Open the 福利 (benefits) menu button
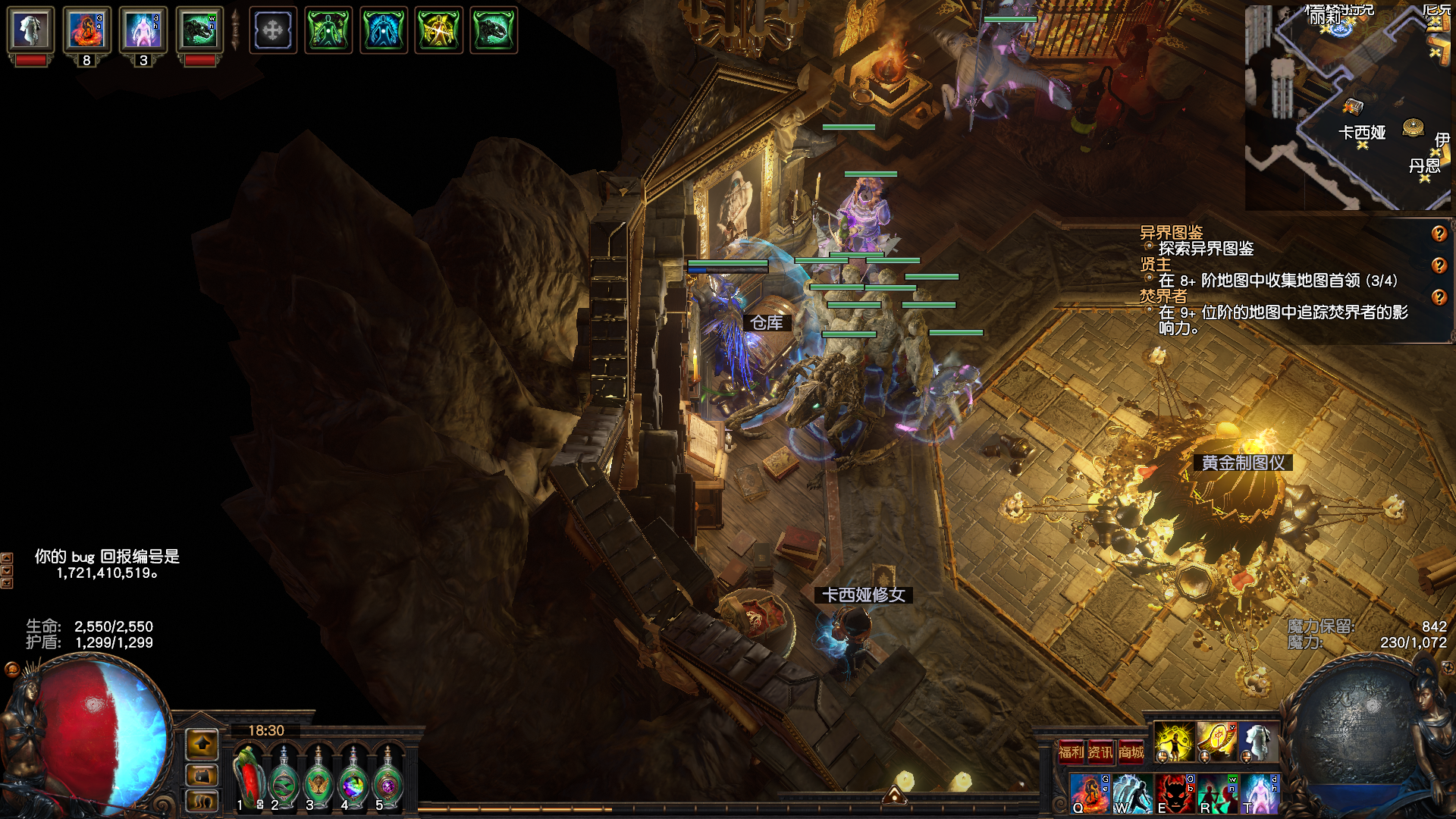Screen dimensions: 1456x819 point(1071,752)
